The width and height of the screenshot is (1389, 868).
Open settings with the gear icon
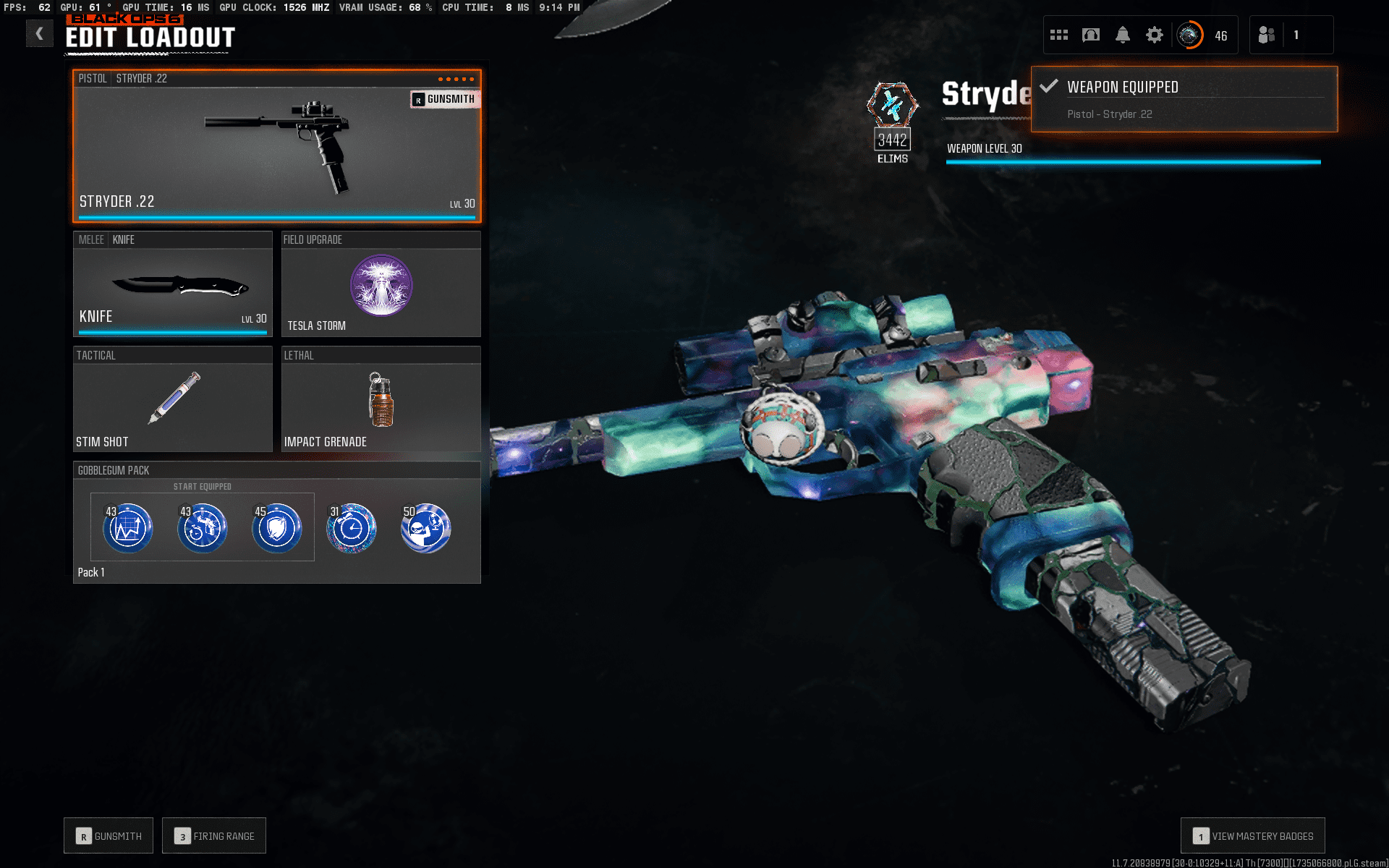pyautogui.click(x=1155, y=35)
